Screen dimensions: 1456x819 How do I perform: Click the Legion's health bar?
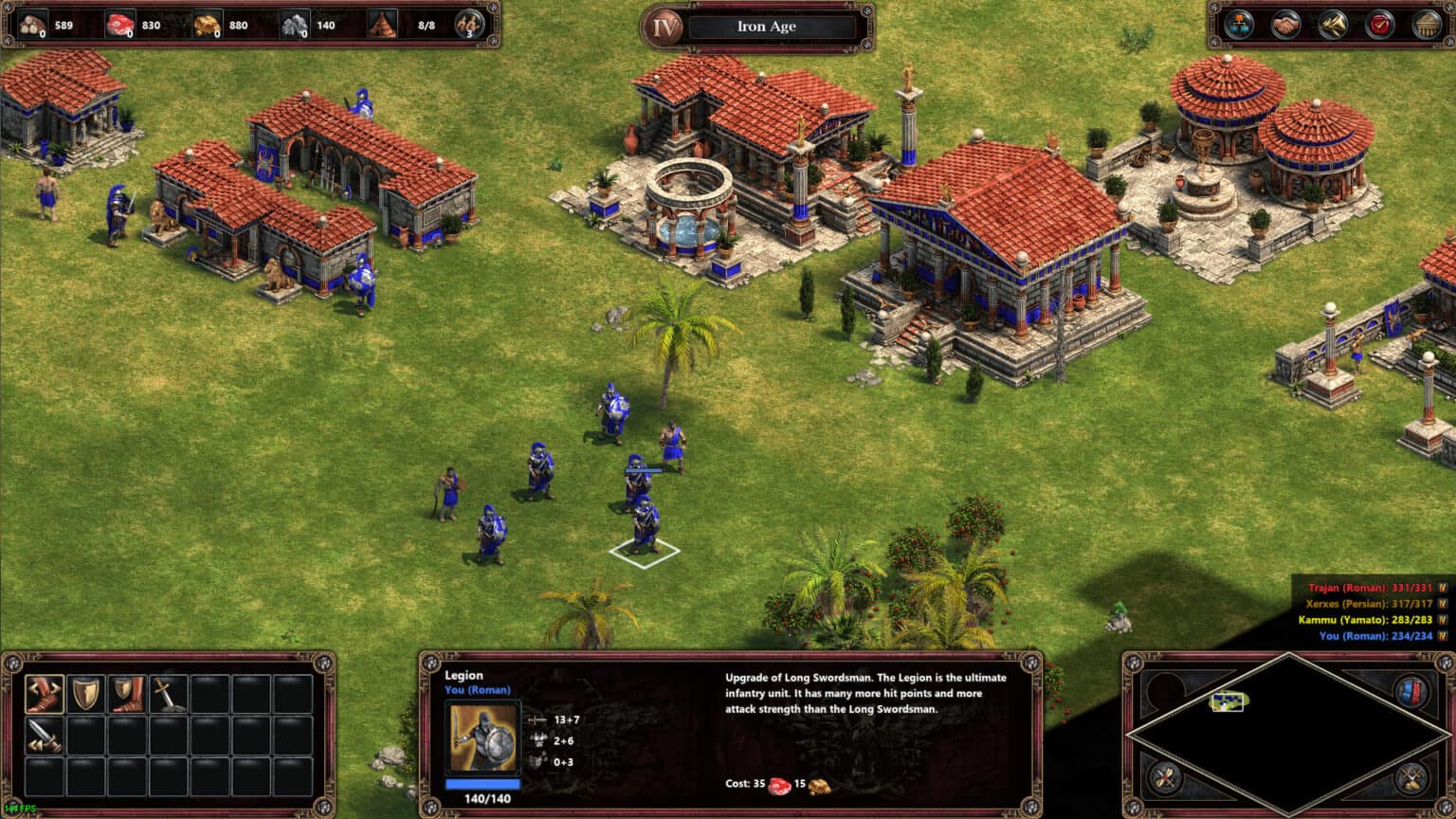coord(483,783)
